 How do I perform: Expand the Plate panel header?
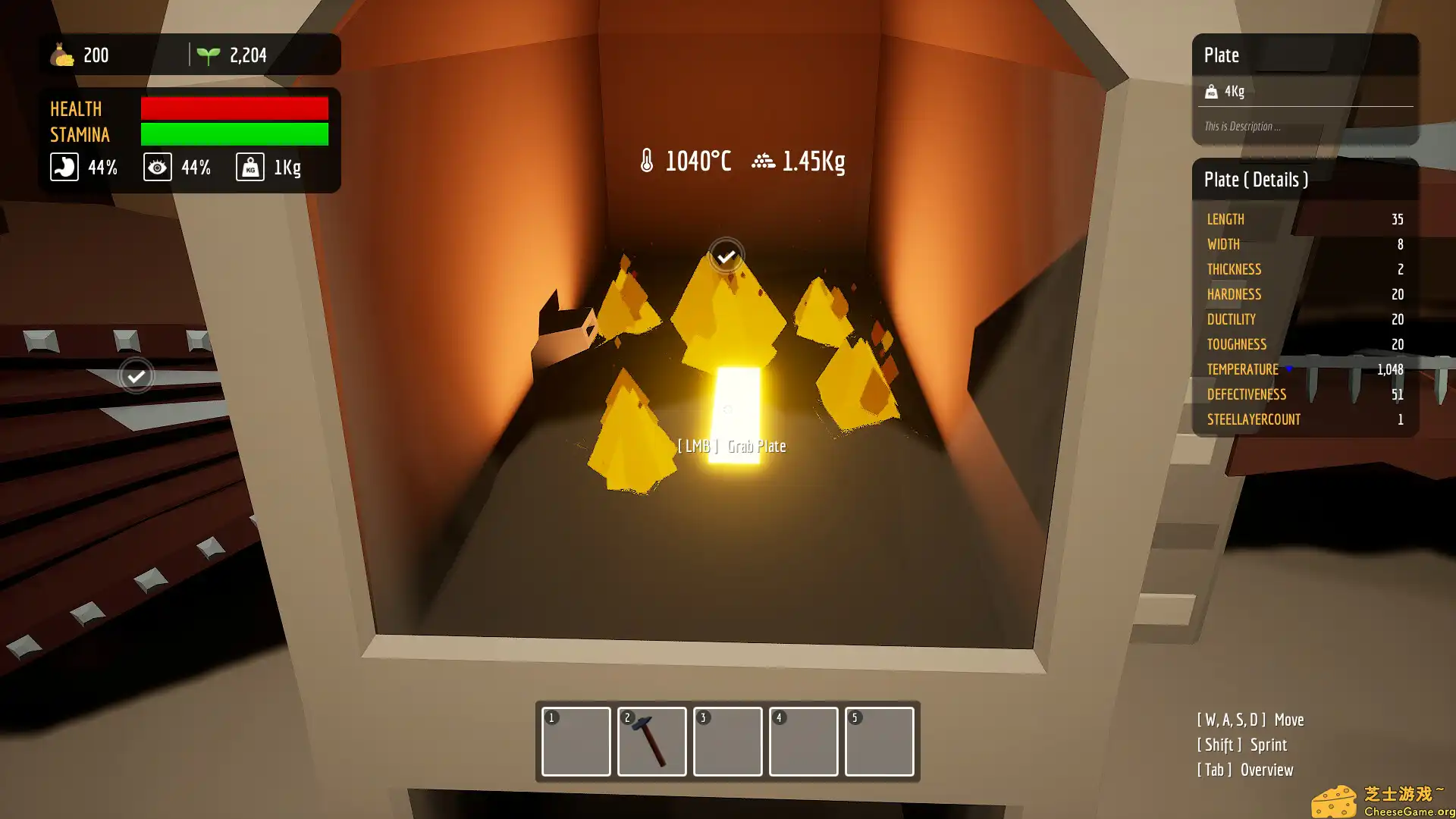(1222, 55)
